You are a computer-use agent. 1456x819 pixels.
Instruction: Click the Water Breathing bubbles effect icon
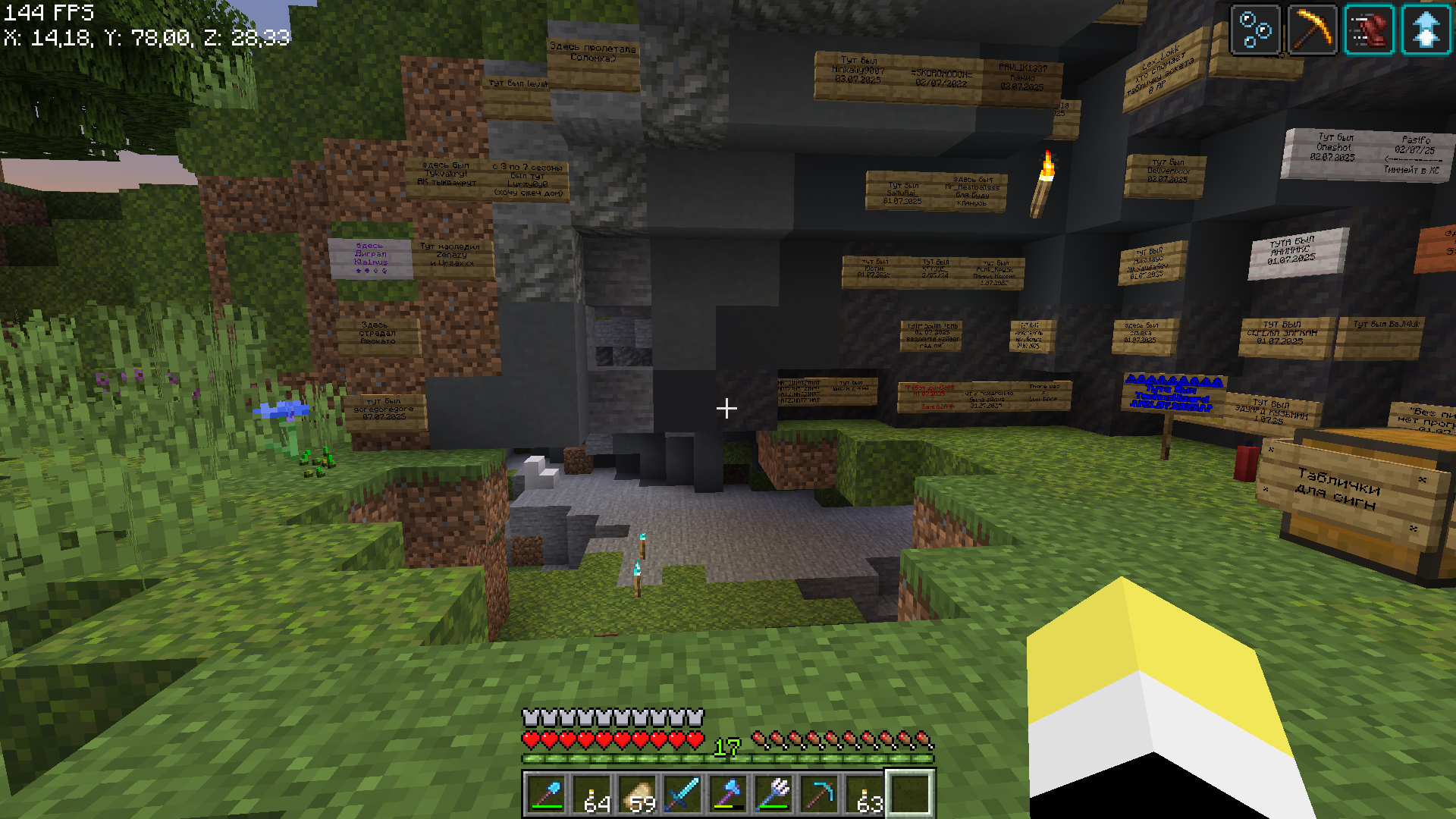tap(1256, 30)
